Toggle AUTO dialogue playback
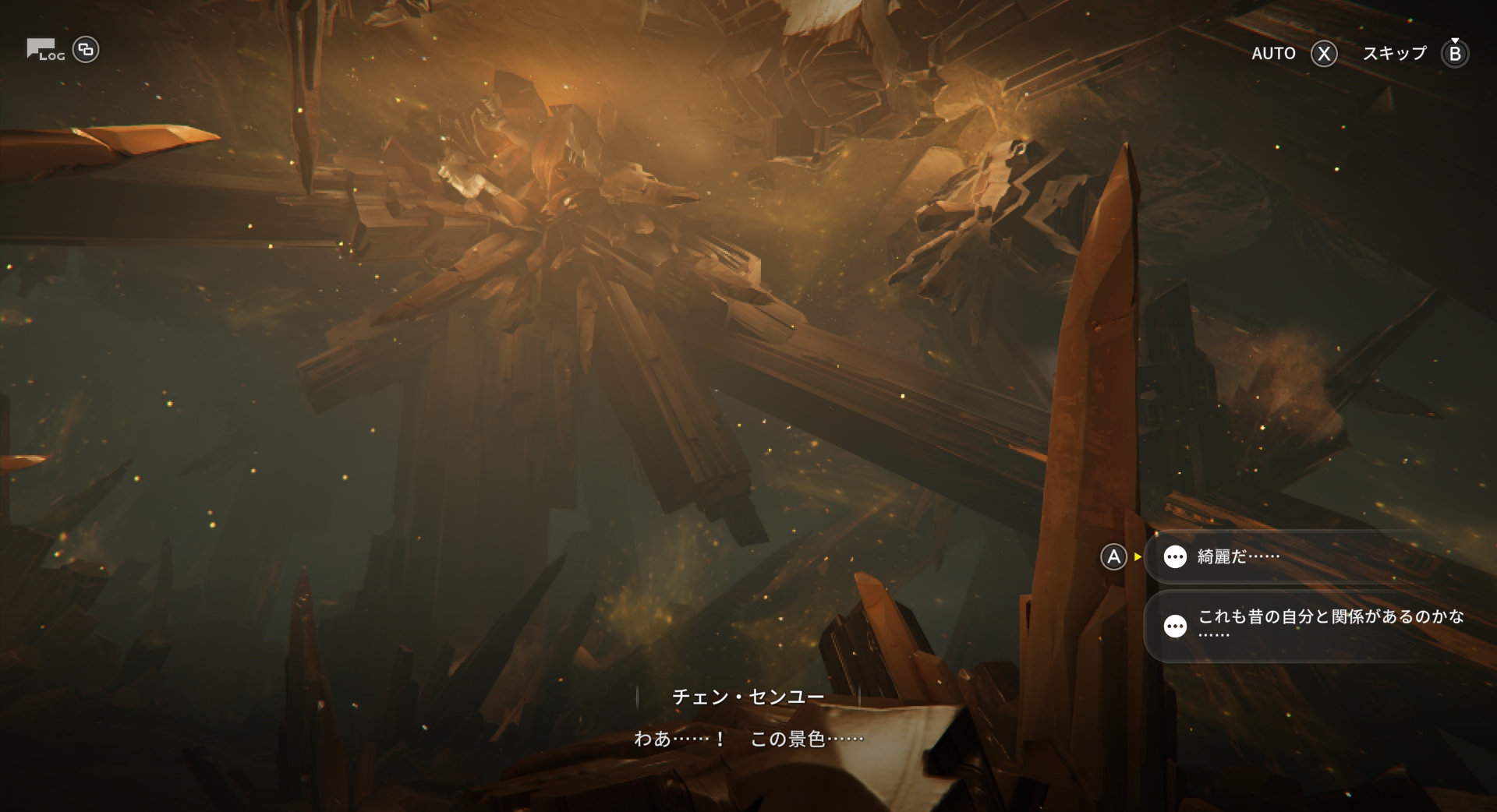The width and height of the screenshot is (1497, 812). pos(1294,53)
